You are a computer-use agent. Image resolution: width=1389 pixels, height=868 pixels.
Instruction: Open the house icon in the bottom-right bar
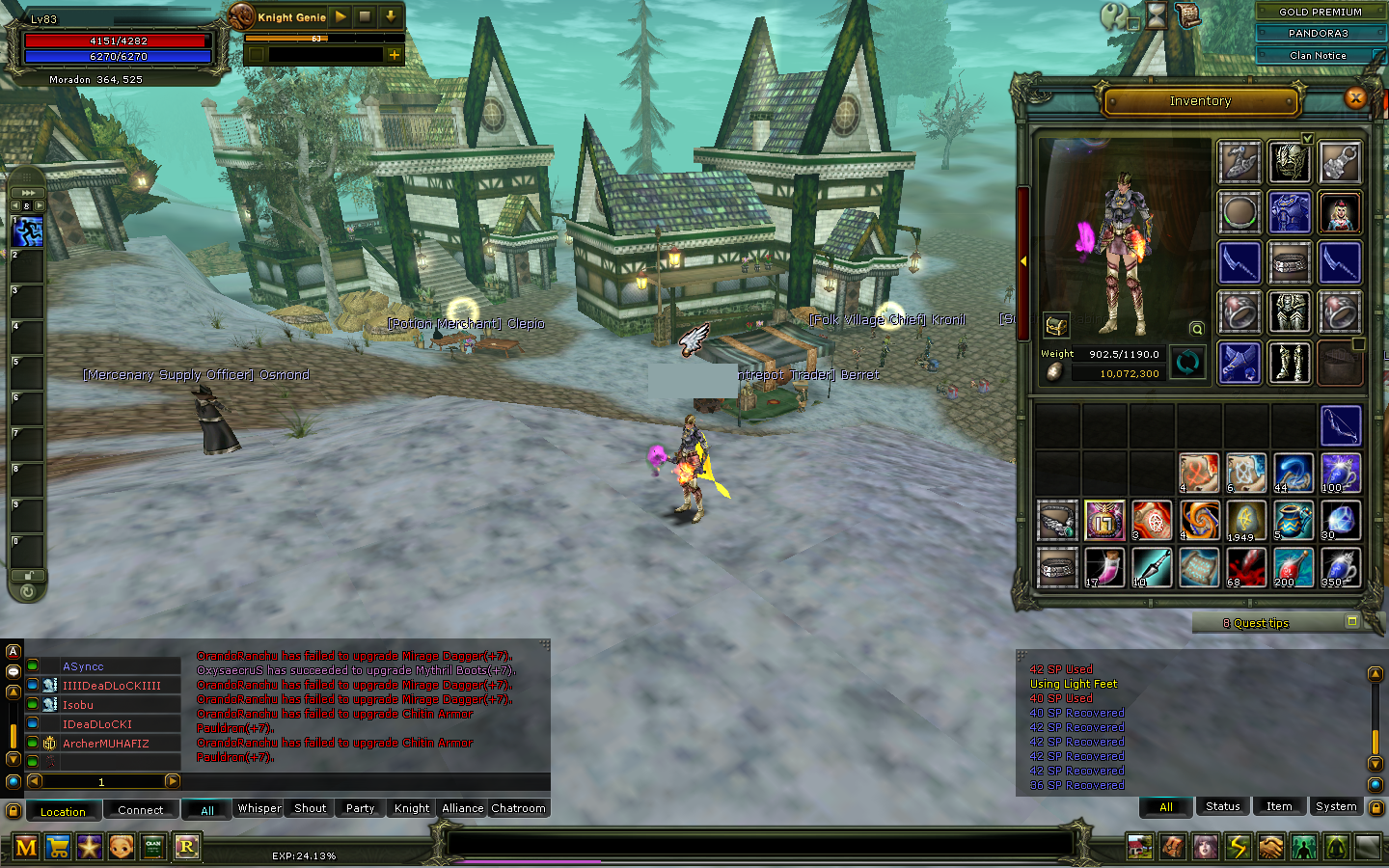(1139, 847)
